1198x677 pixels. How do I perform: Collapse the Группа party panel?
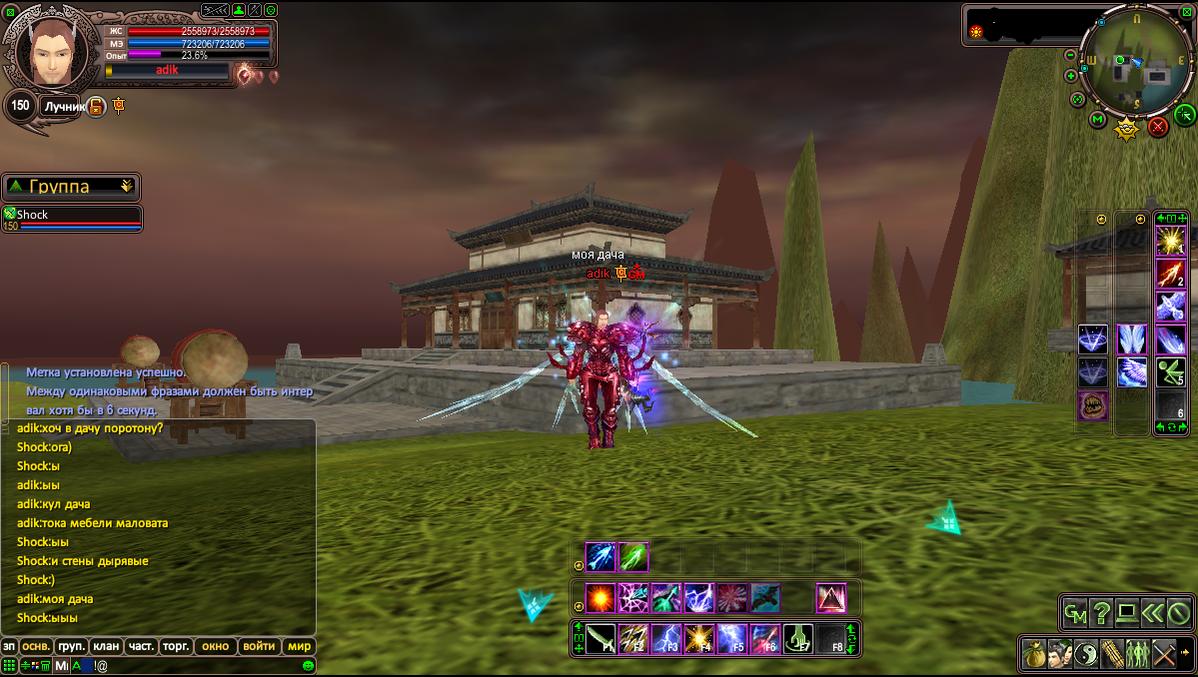[127, 186]
